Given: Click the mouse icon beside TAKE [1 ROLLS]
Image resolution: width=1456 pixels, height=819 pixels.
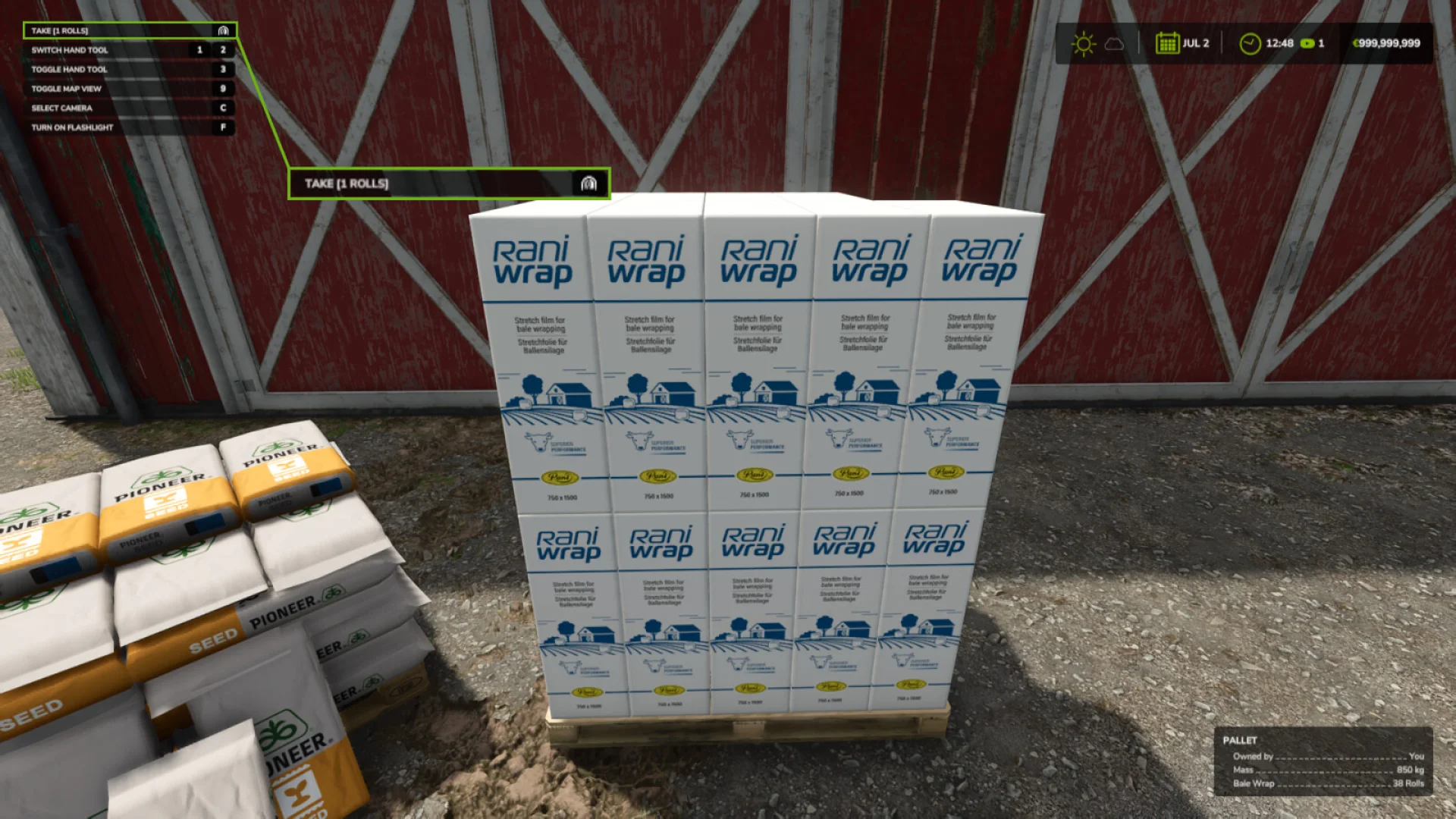Looking at the screenshot, I should (x=222, y=30).
